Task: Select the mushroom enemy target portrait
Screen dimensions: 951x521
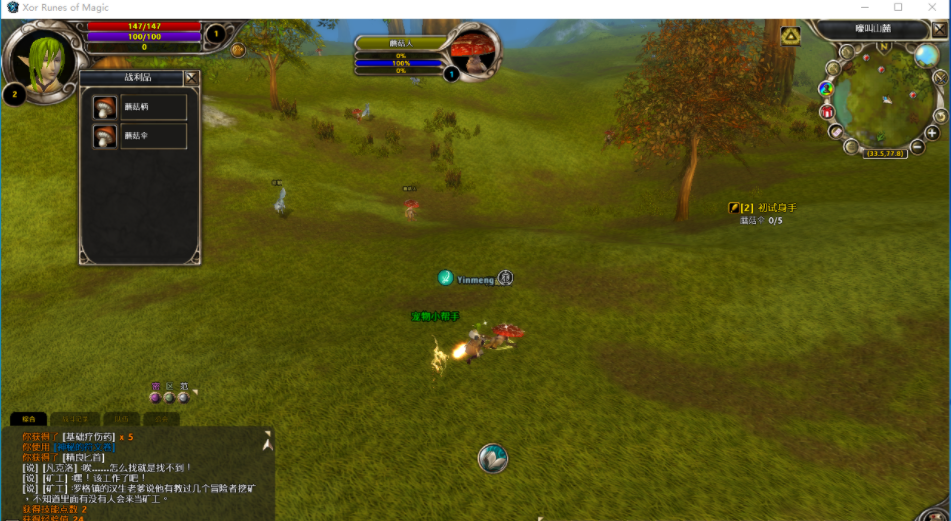Action: click(x=475, y=50)
